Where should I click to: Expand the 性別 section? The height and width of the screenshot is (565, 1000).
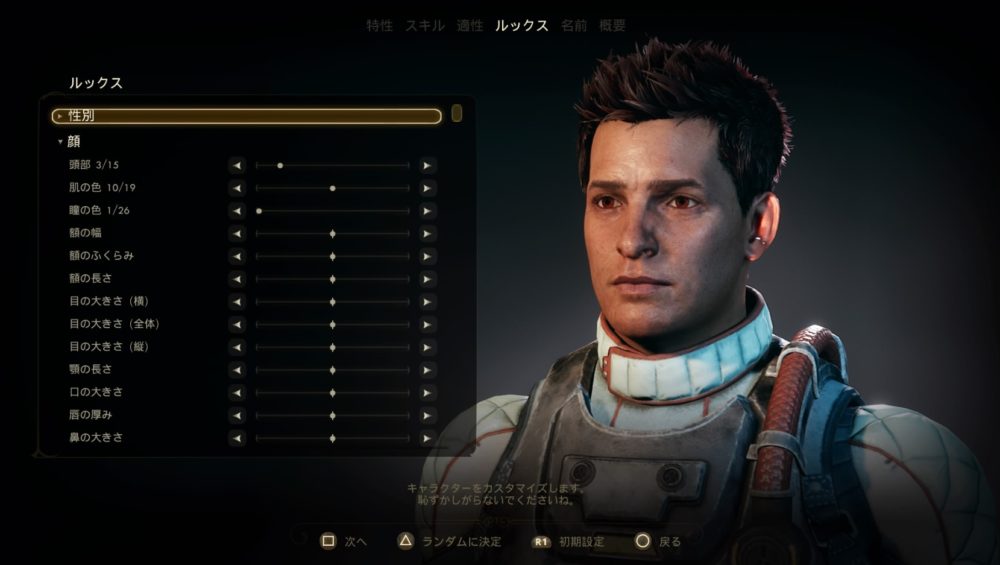pyautogui.click(x=246, y=116)
